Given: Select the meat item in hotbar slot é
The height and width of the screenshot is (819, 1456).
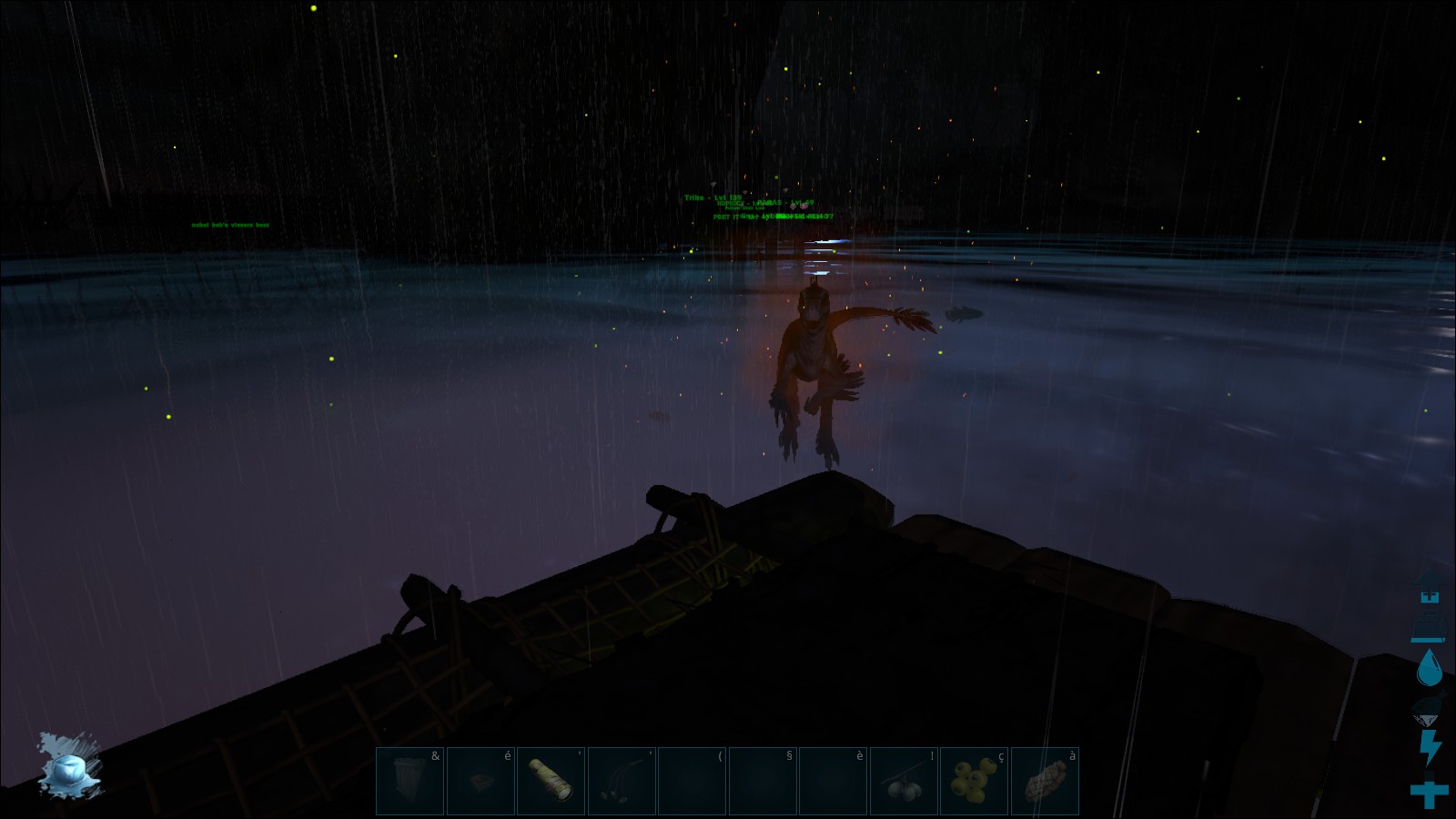Looking at the screenshot, I should click(x=480, y=781).
